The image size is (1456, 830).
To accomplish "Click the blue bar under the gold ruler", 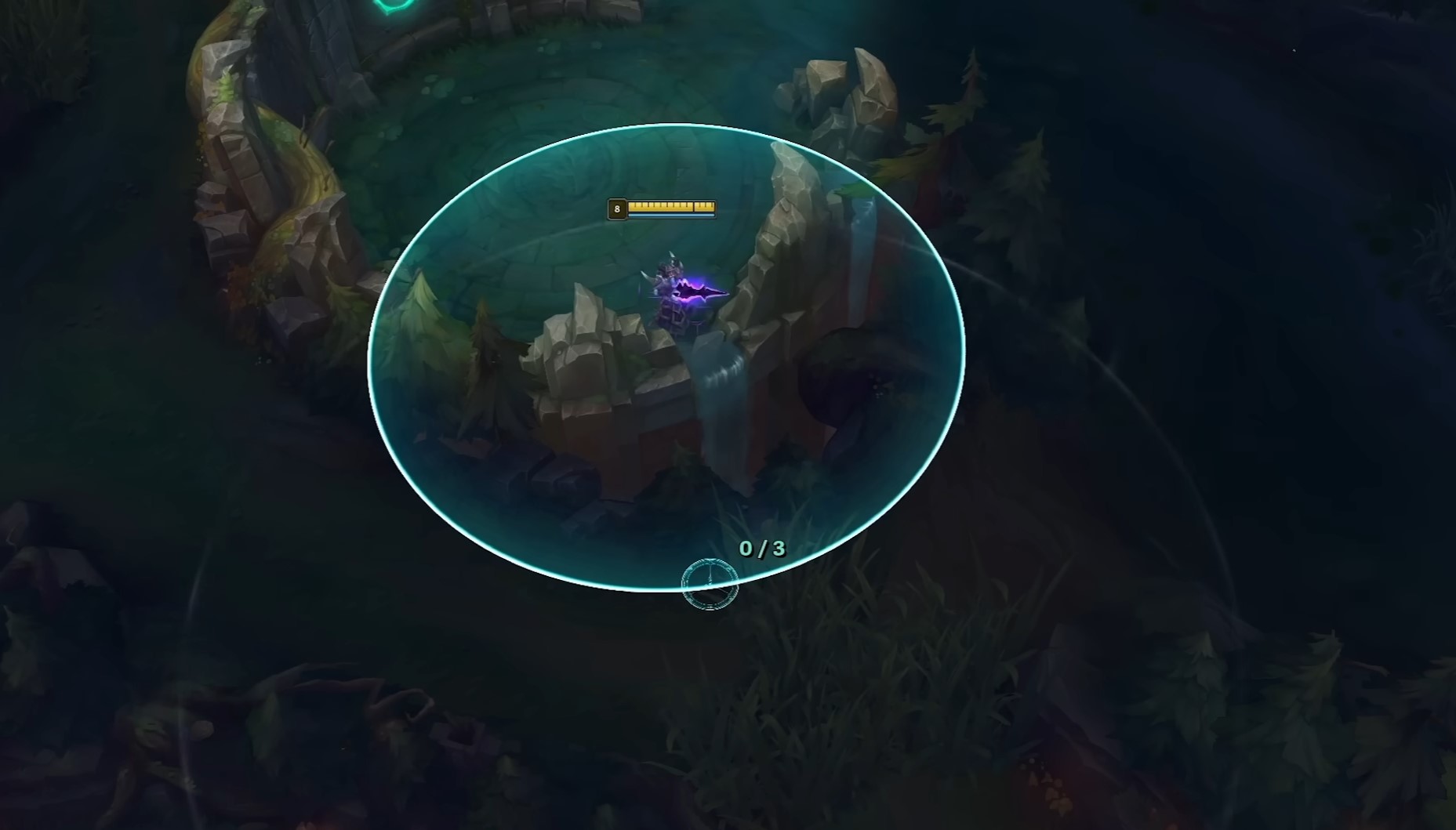I will [671, 215].
